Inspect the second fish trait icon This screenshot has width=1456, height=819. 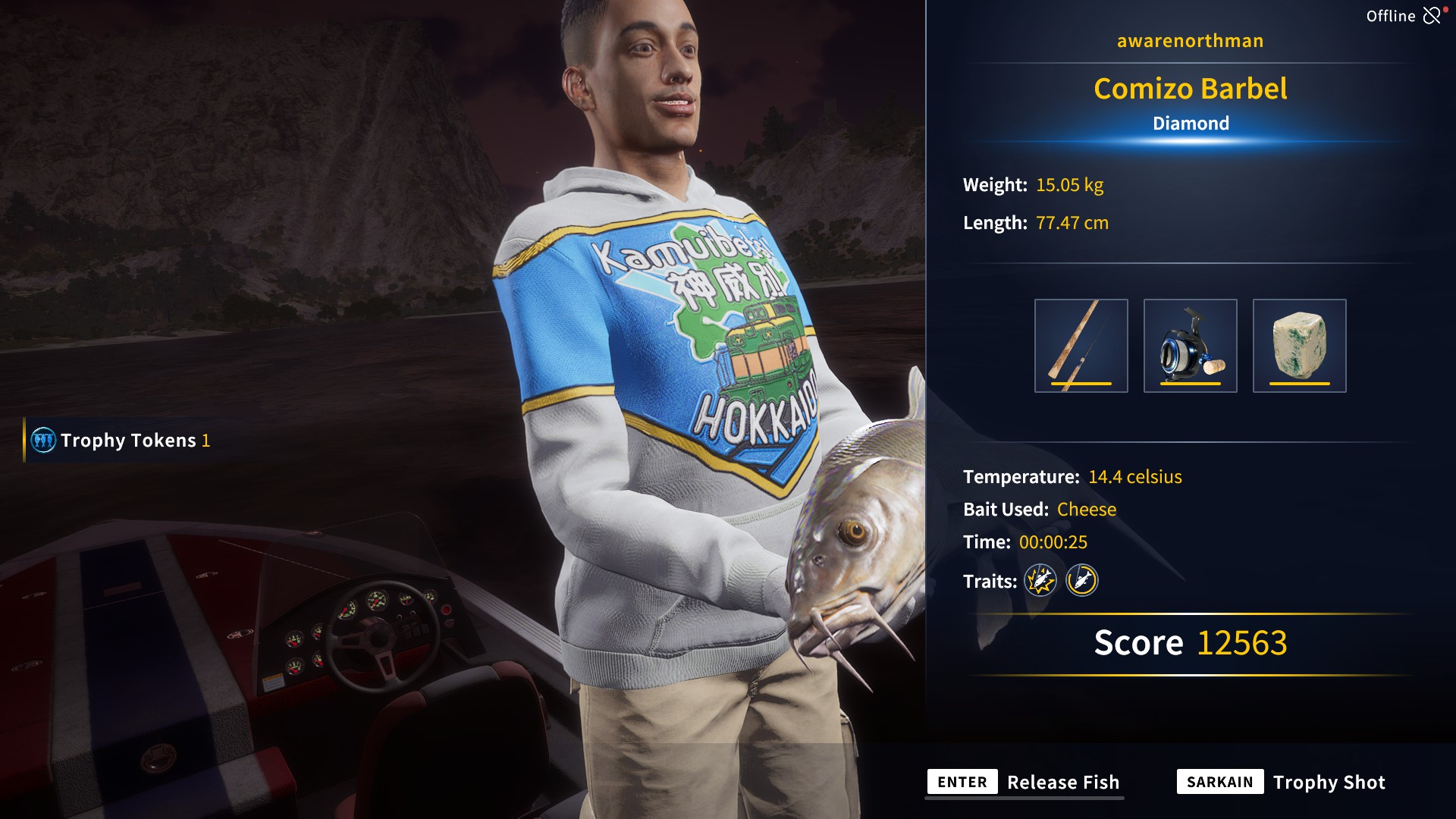[1082, 581]
